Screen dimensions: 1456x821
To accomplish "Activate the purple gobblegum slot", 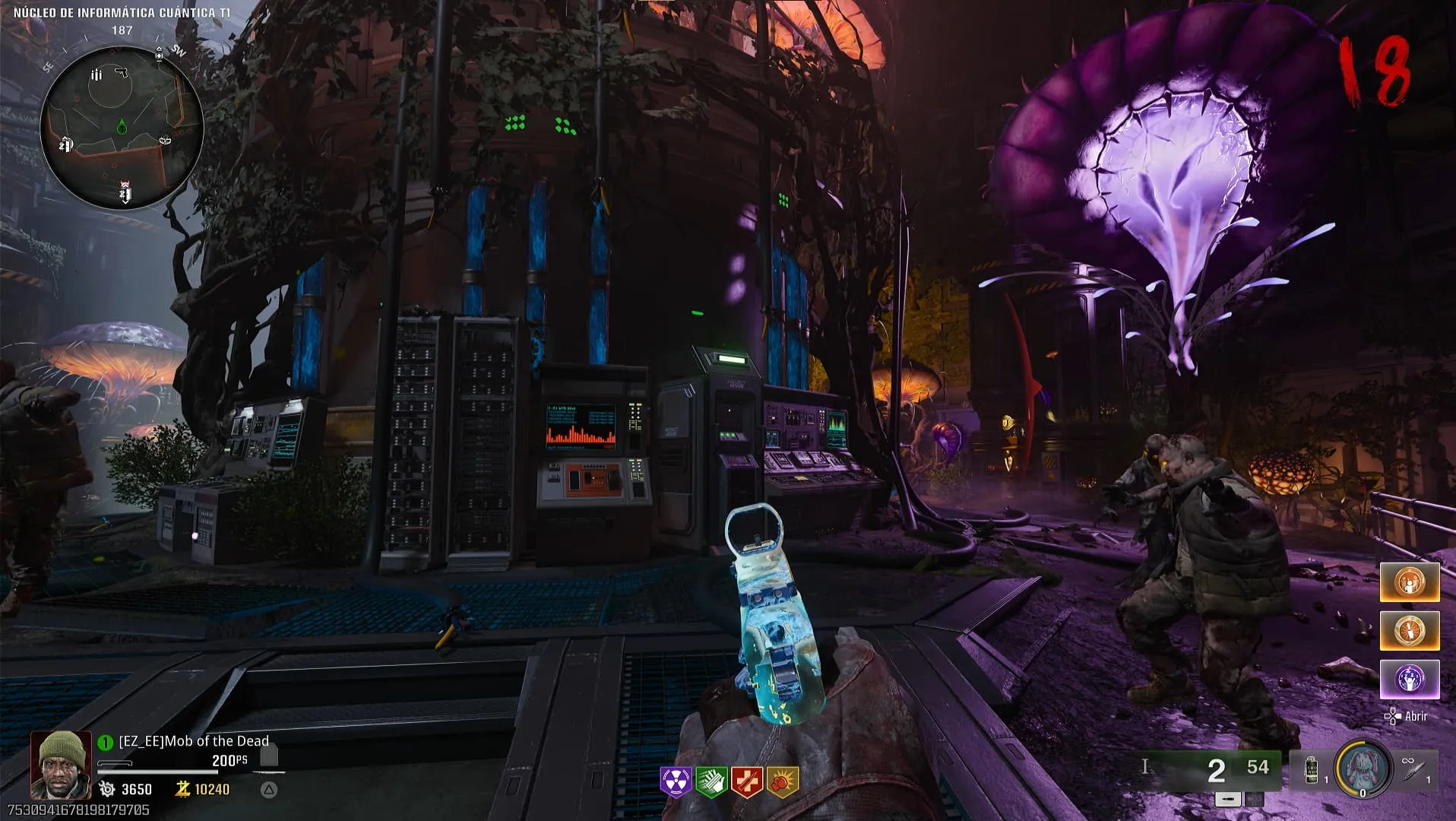I will 1409,679.
